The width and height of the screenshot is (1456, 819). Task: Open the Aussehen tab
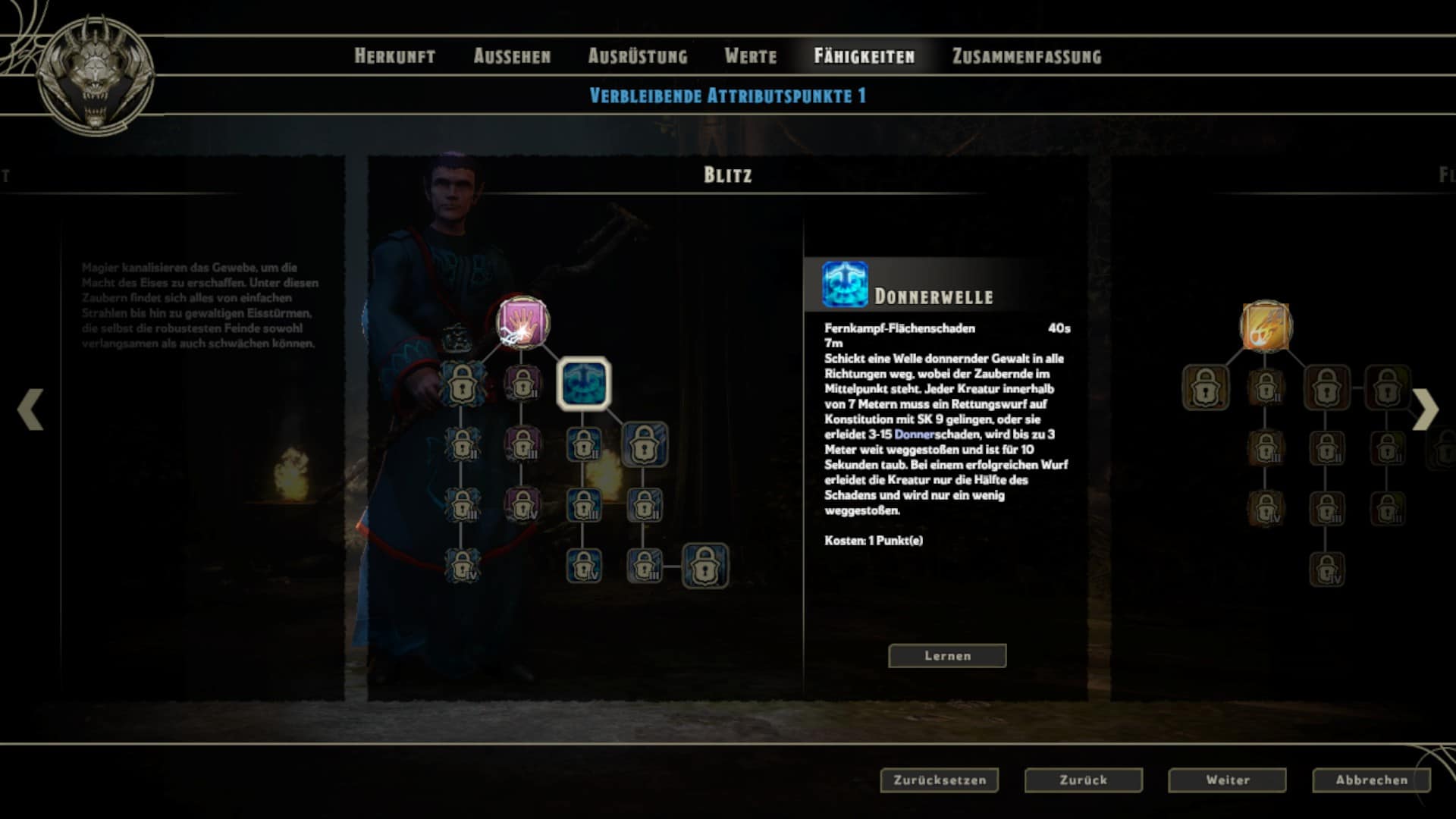coord(512,56)
